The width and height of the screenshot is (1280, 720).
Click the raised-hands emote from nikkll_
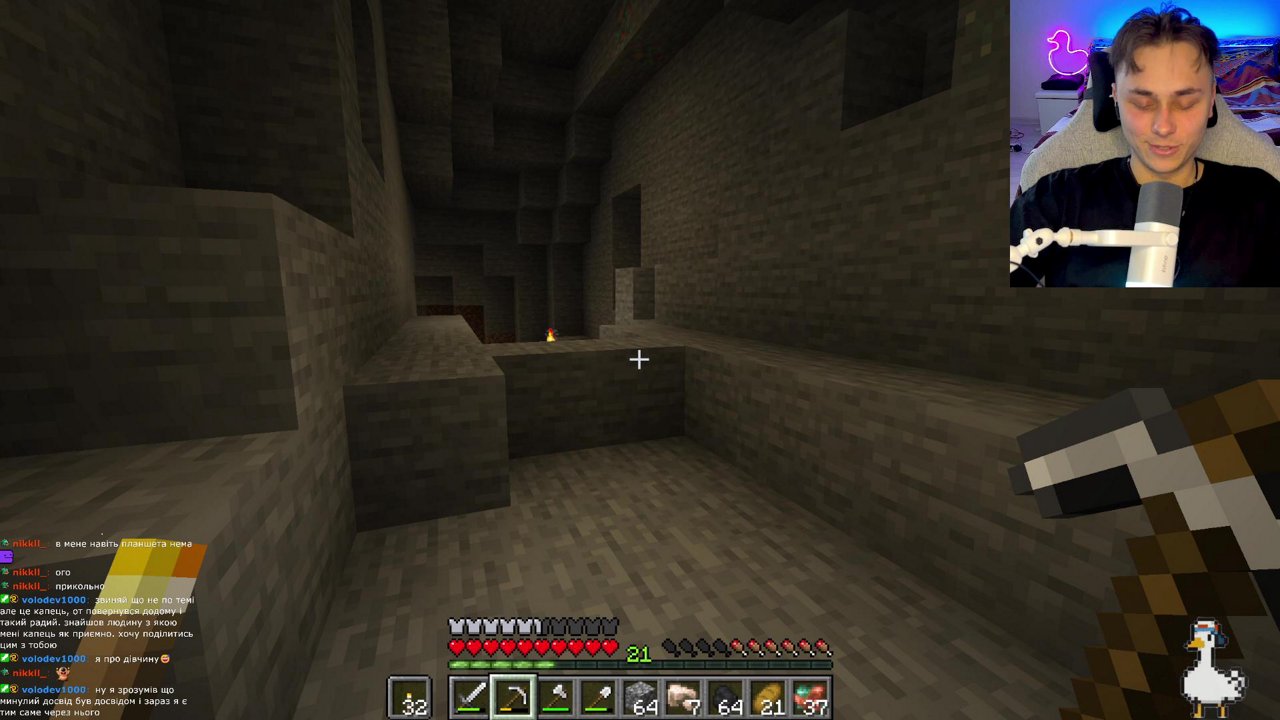(63, 673)
